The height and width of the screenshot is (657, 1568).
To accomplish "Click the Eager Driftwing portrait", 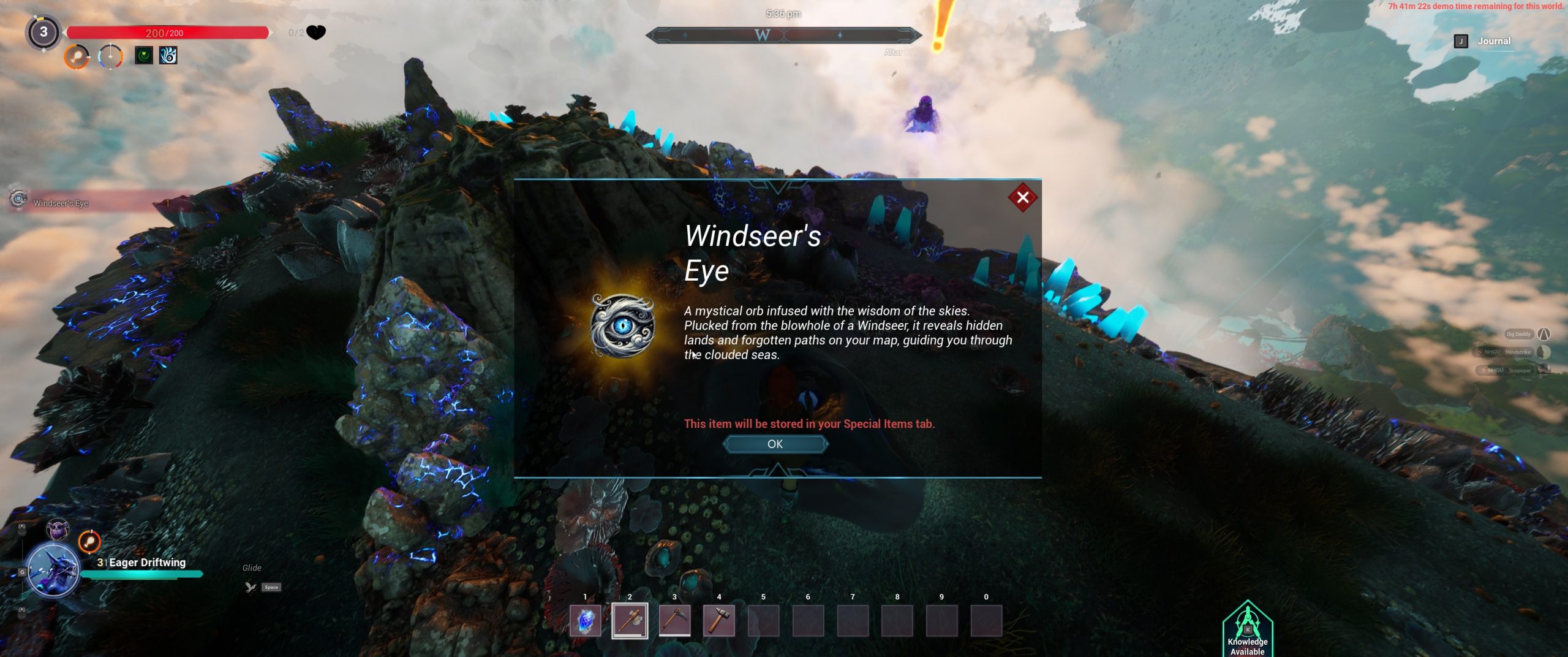I will (x=53, y=570).
